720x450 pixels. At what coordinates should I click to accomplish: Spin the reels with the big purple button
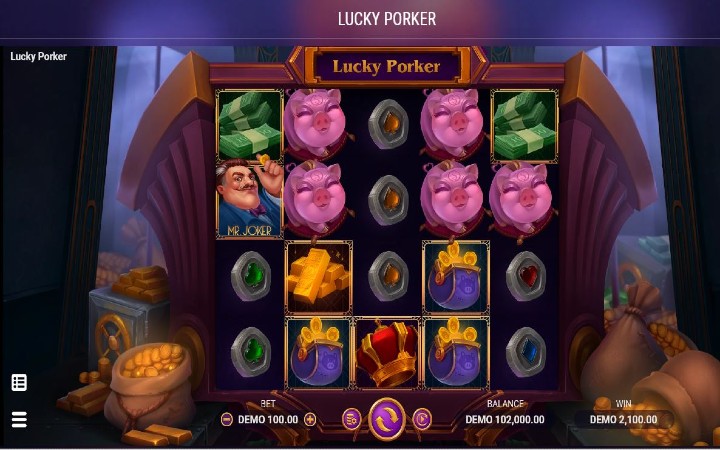click(x=386, y=419)
